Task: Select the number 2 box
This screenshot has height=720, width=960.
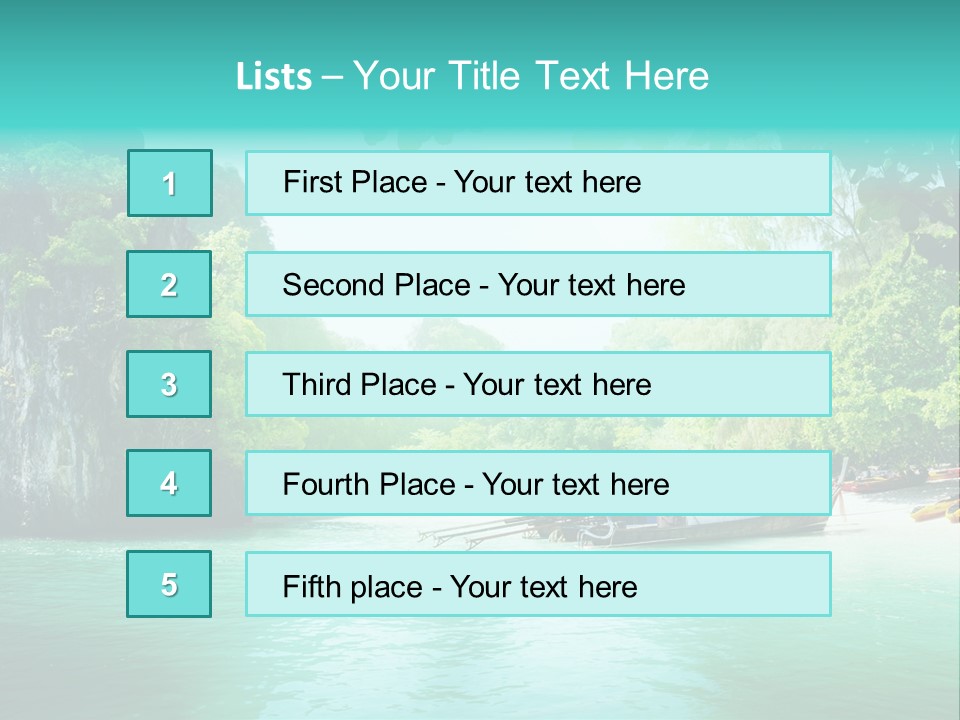Action: click(170, 284)
